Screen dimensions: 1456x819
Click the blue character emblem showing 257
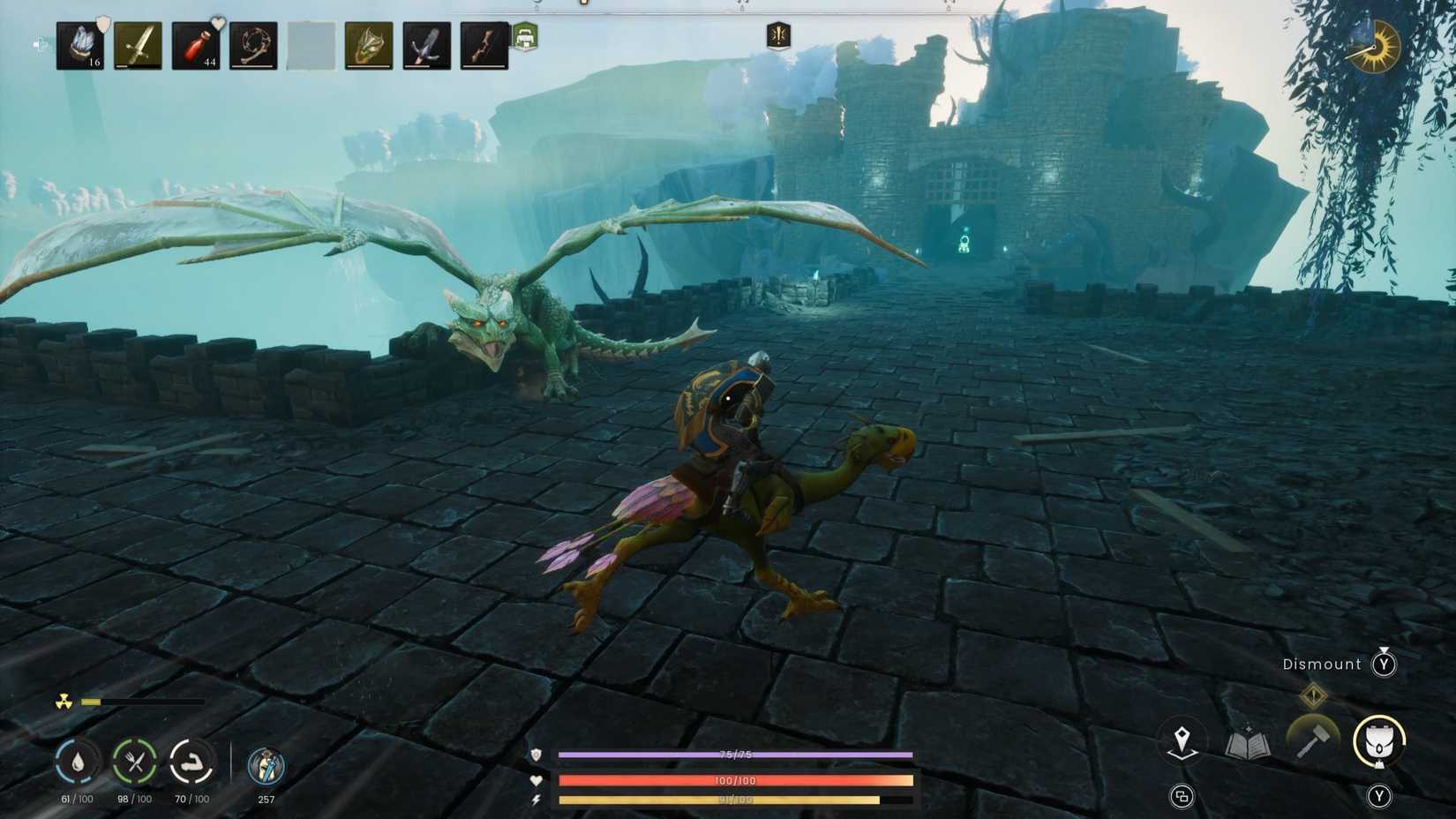click(x=264, y=768)
